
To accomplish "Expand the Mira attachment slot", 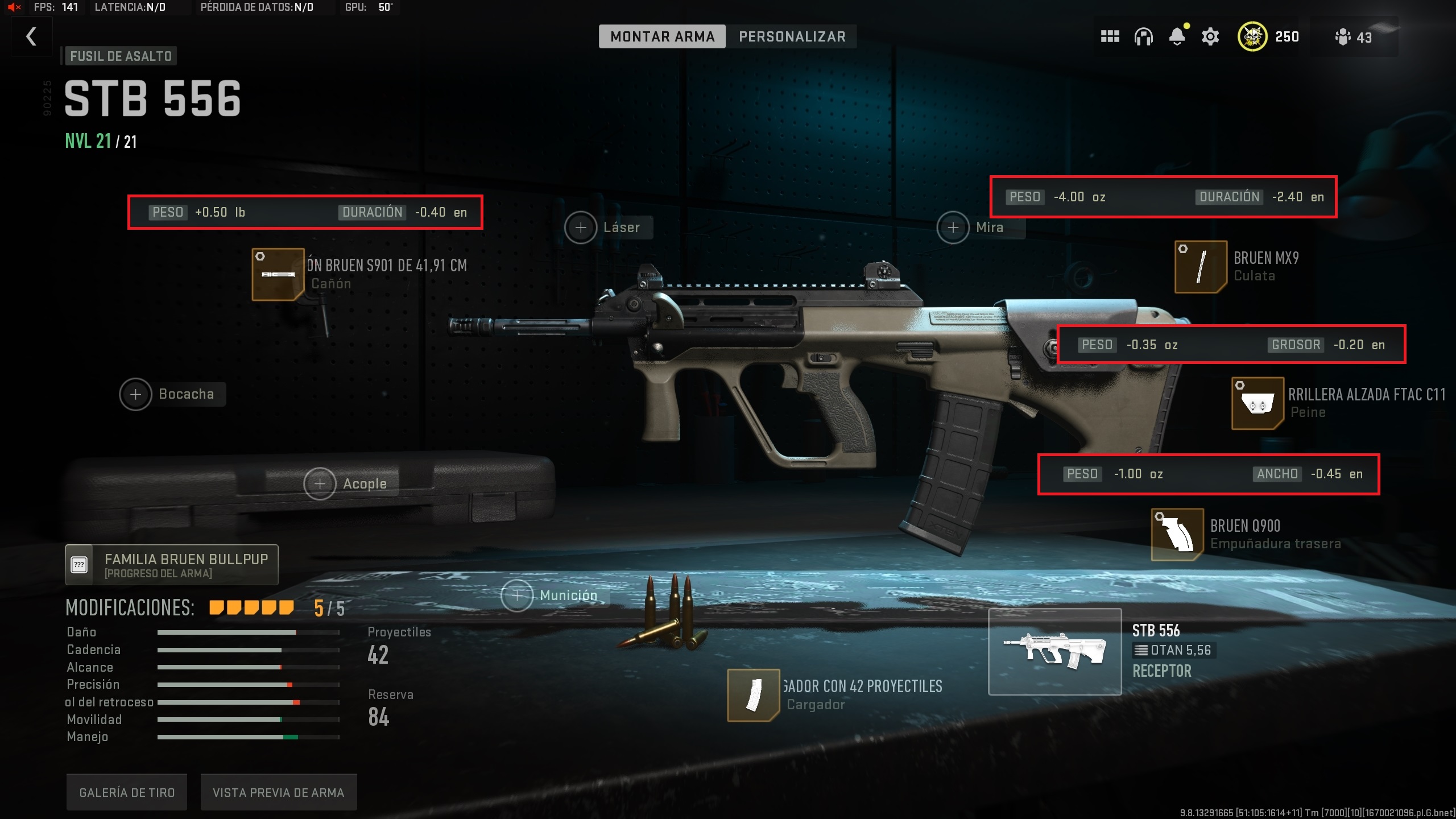I will click(x=953, y=227).
